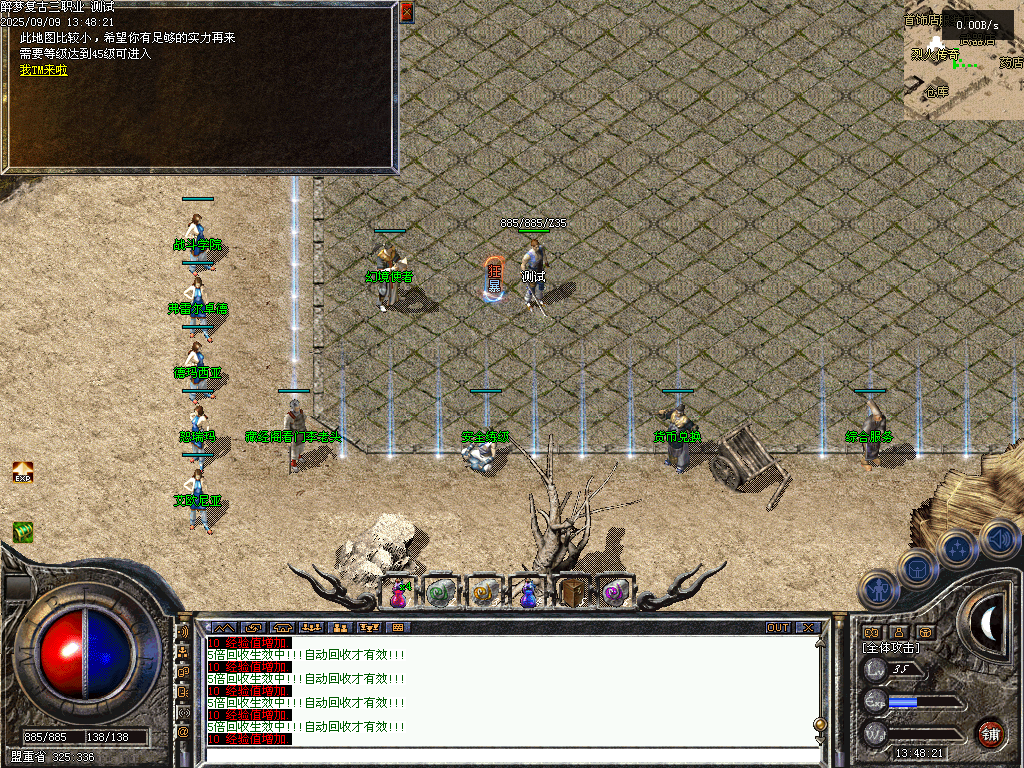Toggle the sound speaker round button

point(998,538)
